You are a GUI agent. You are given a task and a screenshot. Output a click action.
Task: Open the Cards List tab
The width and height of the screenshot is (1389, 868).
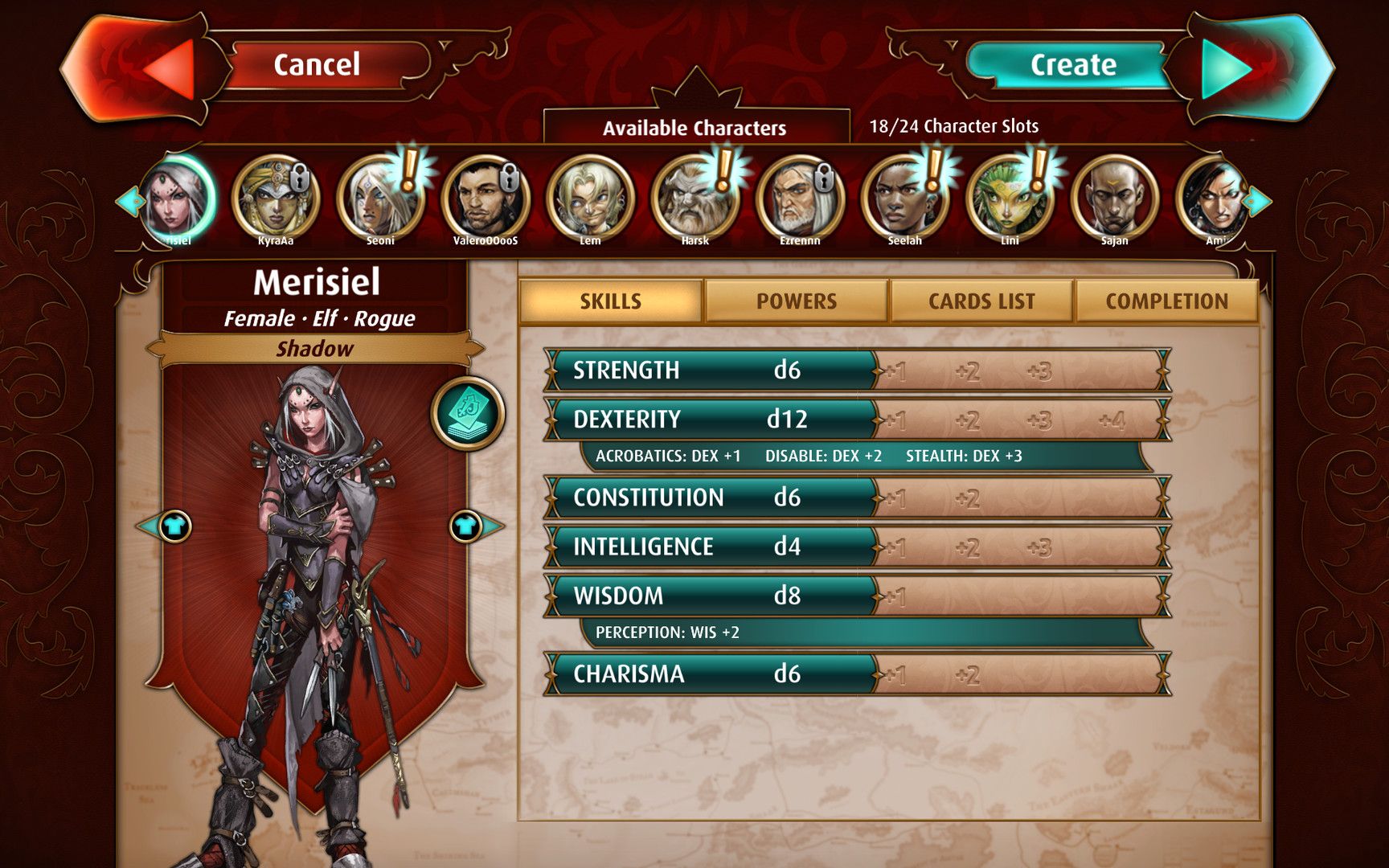click(981, 301)
